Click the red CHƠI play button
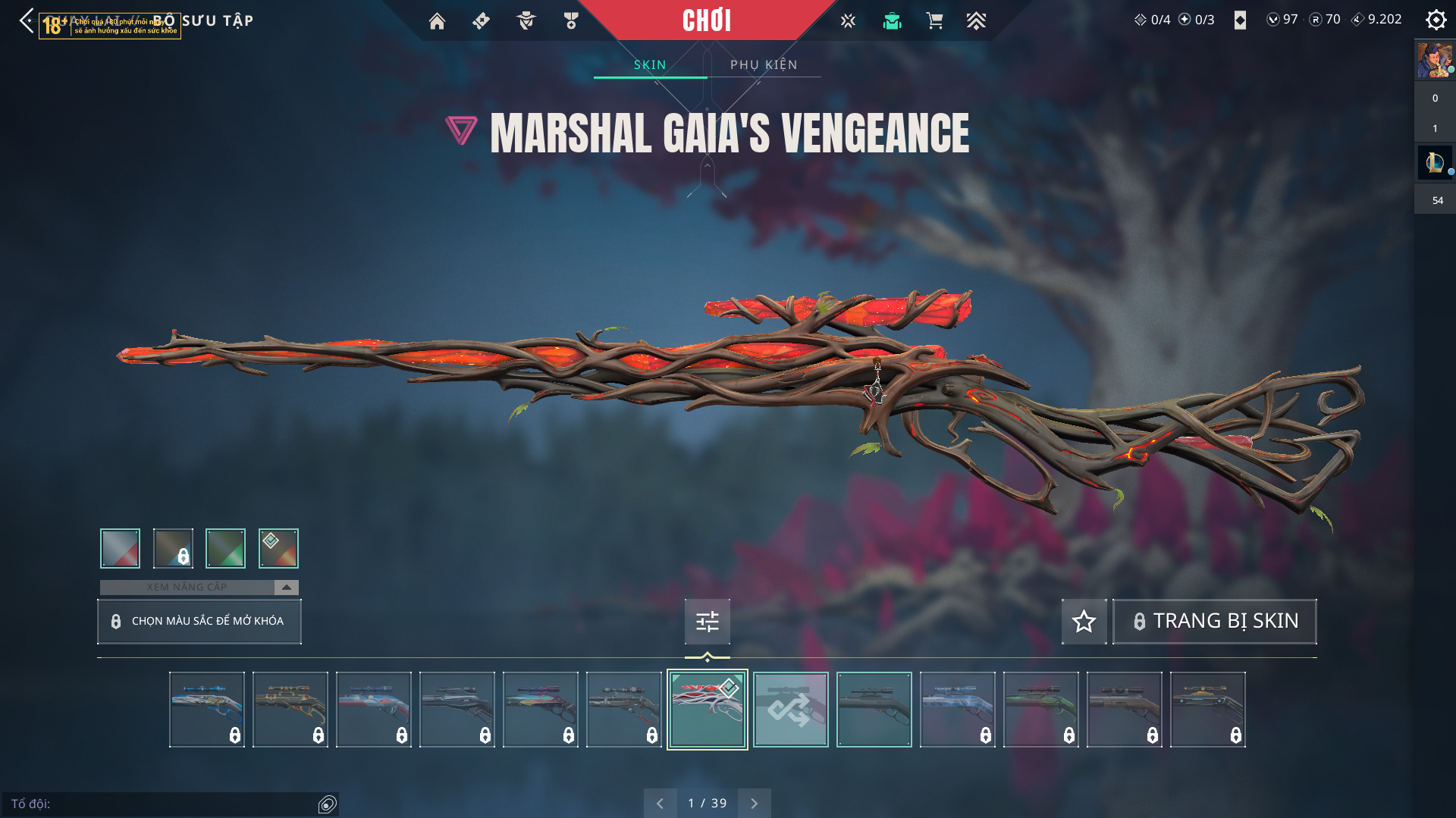The width and height of the screenshot is (1456, 818). pyautogui.click(x=707, y=20)
